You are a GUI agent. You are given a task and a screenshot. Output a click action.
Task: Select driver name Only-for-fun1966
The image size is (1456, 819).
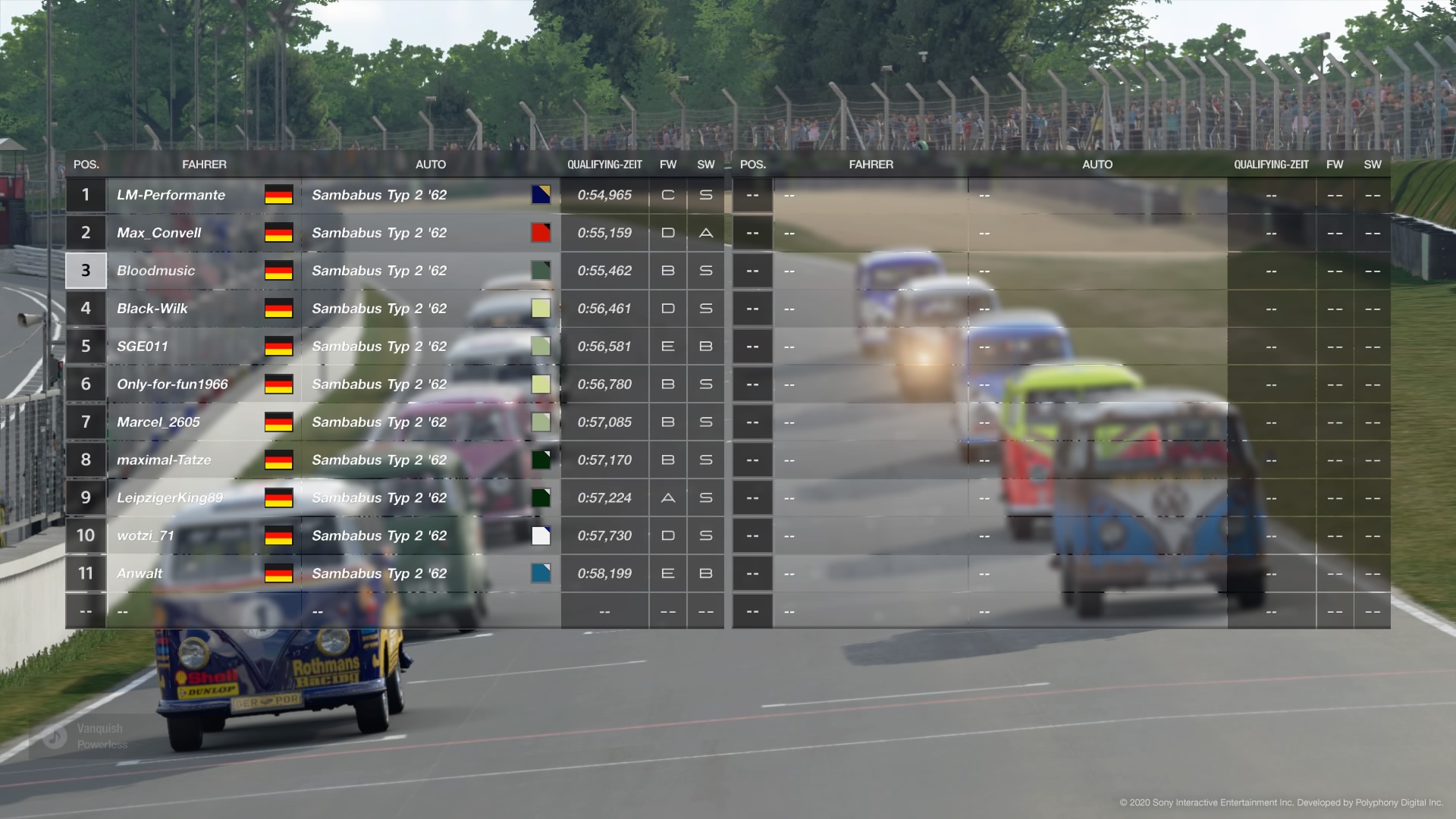[x=172, y=384]
